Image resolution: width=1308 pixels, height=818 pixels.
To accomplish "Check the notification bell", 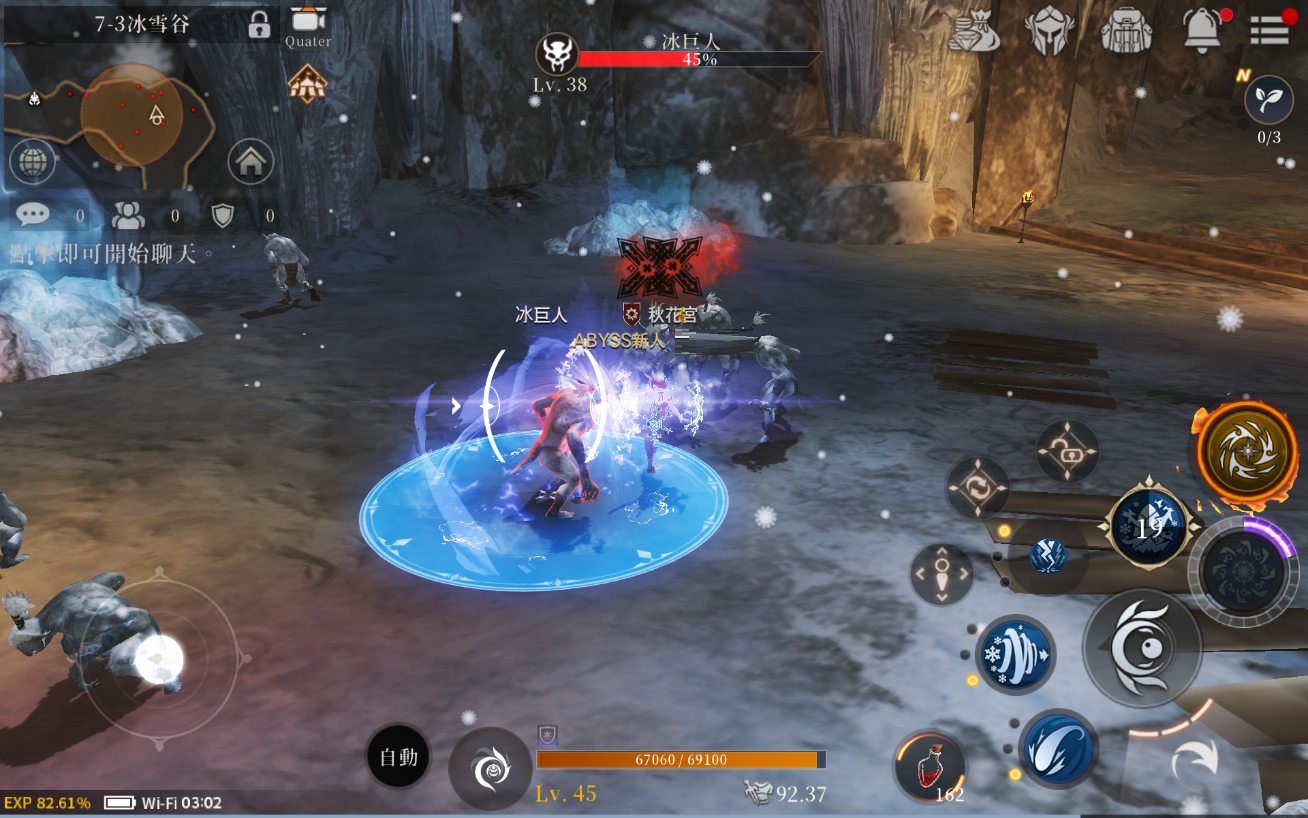I will point(1203,30).
